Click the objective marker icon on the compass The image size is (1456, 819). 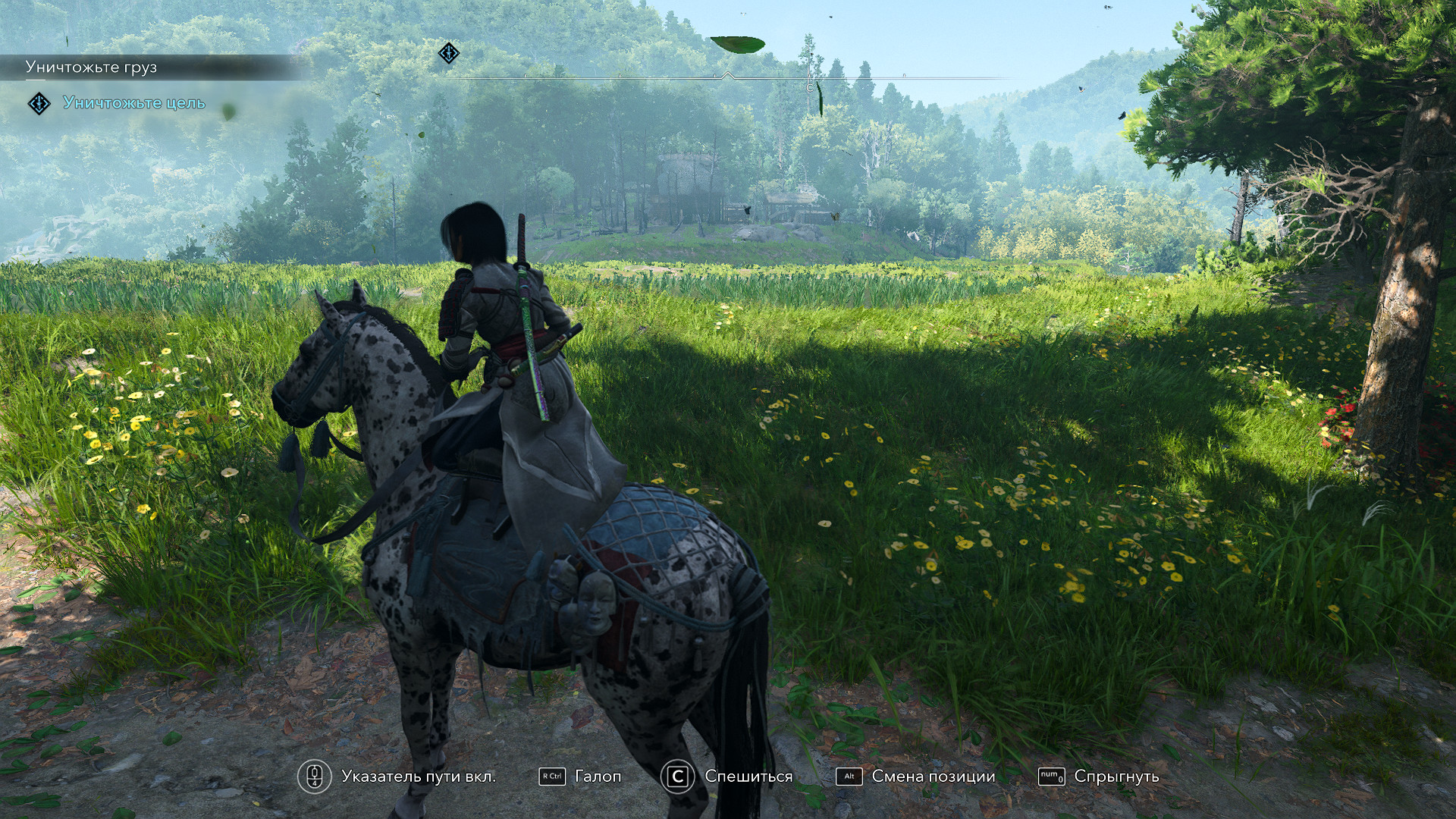click(x=449, y=53)
